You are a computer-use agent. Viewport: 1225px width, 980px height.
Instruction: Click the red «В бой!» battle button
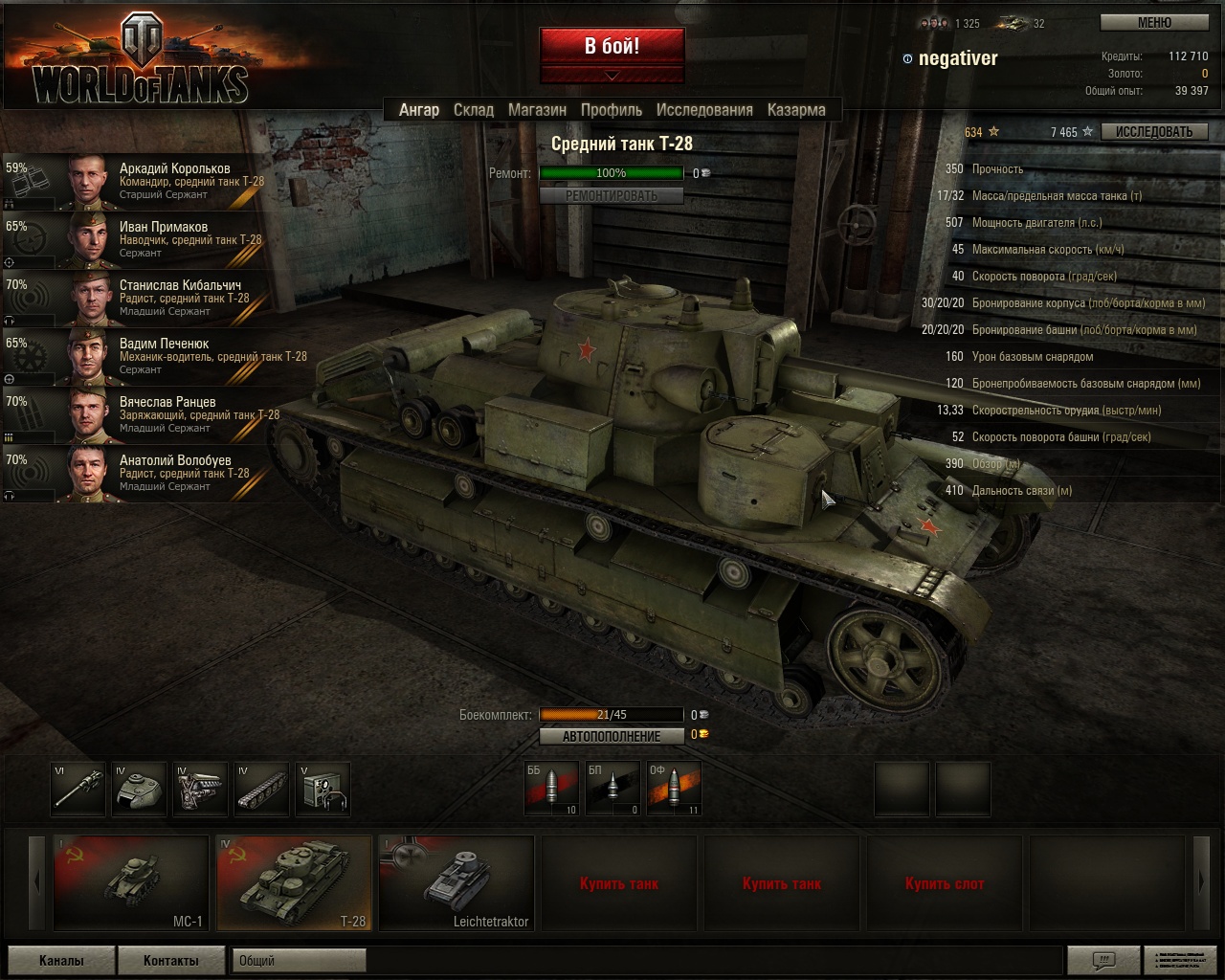point(612,46)
